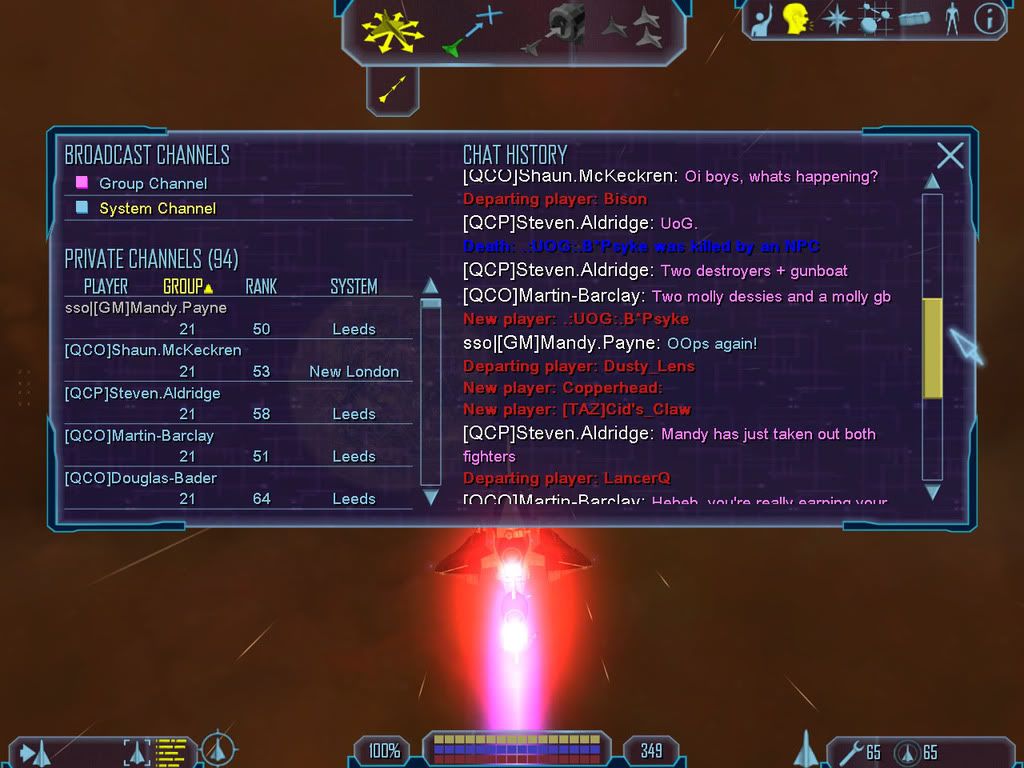The image size is (1024, 768).
Task: Choose [QCO]Shaun.McKeckren from the player list
Action: tap(153, 350)
